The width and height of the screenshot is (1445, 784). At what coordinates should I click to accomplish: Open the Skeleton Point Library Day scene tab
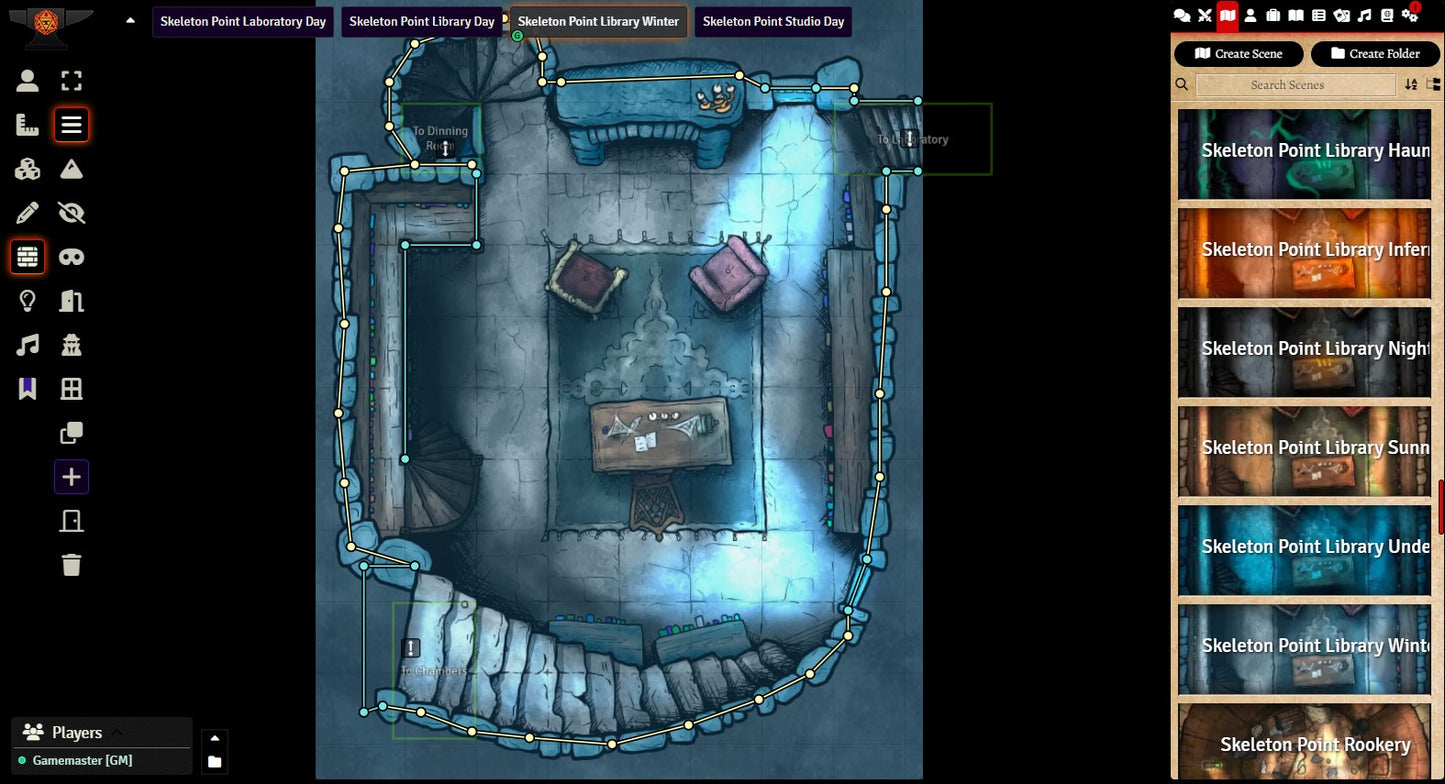(x=422, y=21)
